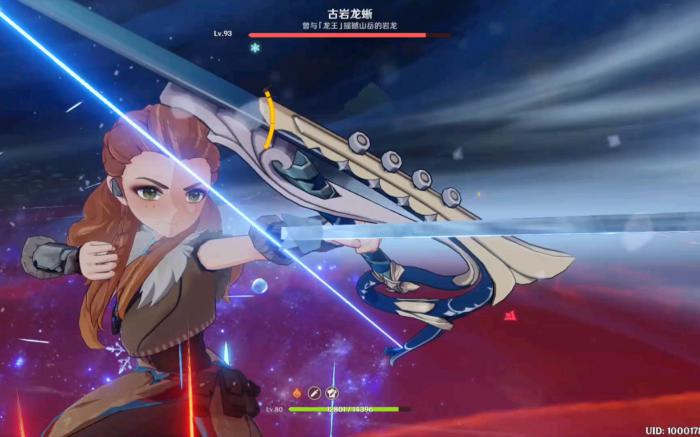The image size is (700, 437).
Task: Select the sword attack buff icon
Action: click(x=314, y=393)
